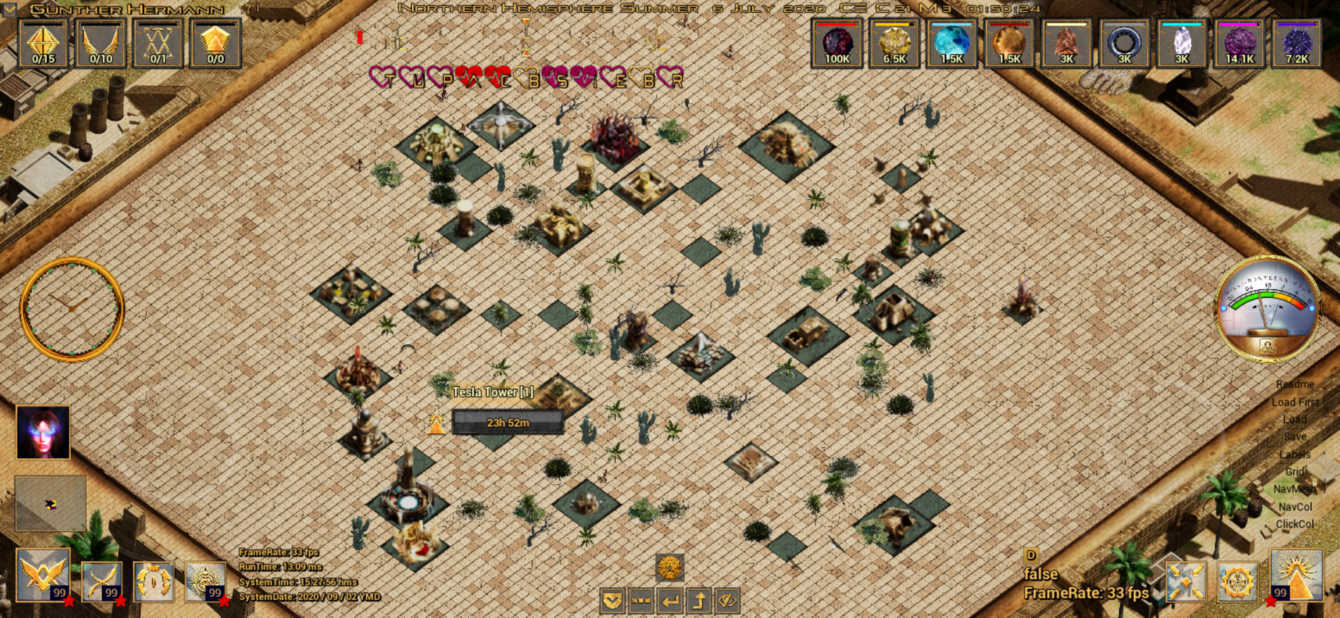Select the golden chevron shield toolbar button
The image size is (1340, 618).
[x=613, y=600]
